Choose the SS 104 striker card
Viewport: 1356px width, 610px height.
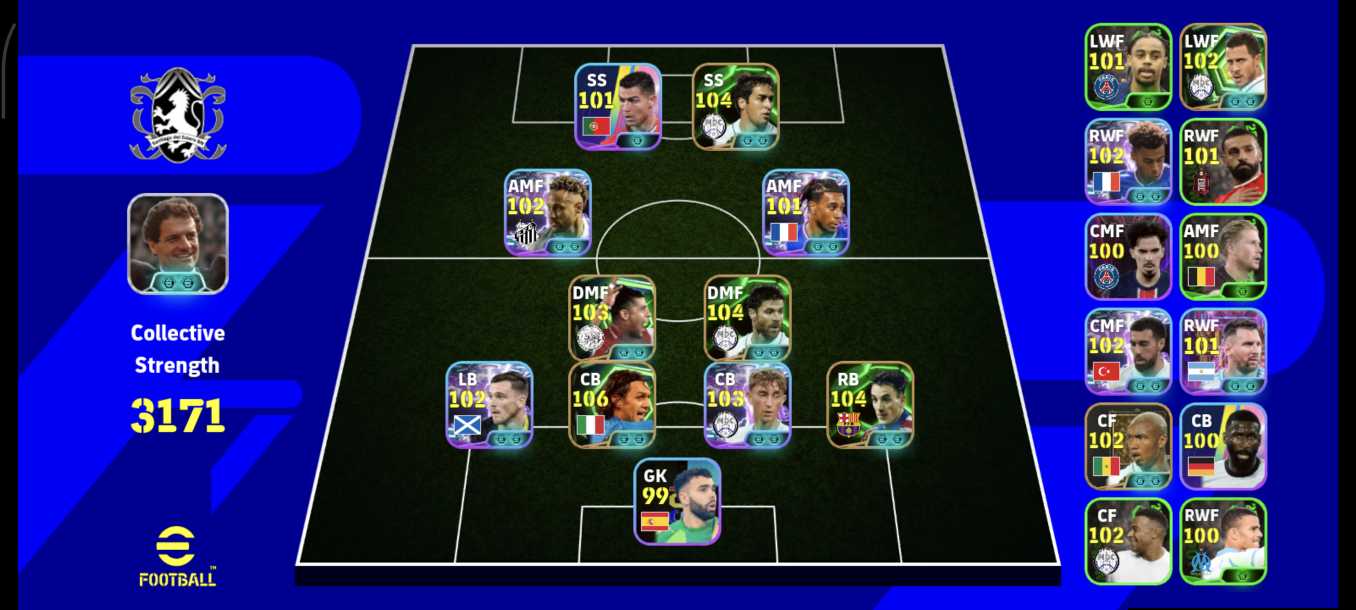coord(735,106)
